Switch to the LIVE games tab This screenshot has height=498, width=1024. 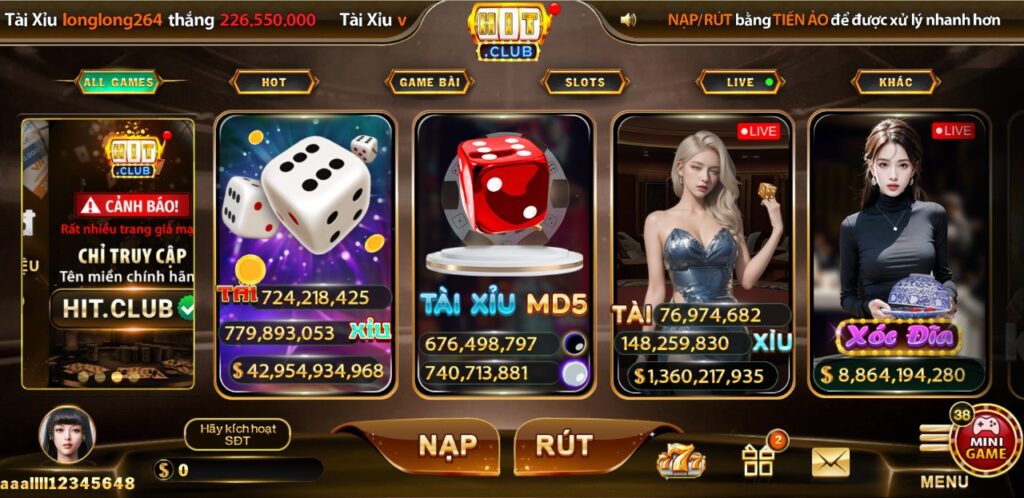pos(740,82)
